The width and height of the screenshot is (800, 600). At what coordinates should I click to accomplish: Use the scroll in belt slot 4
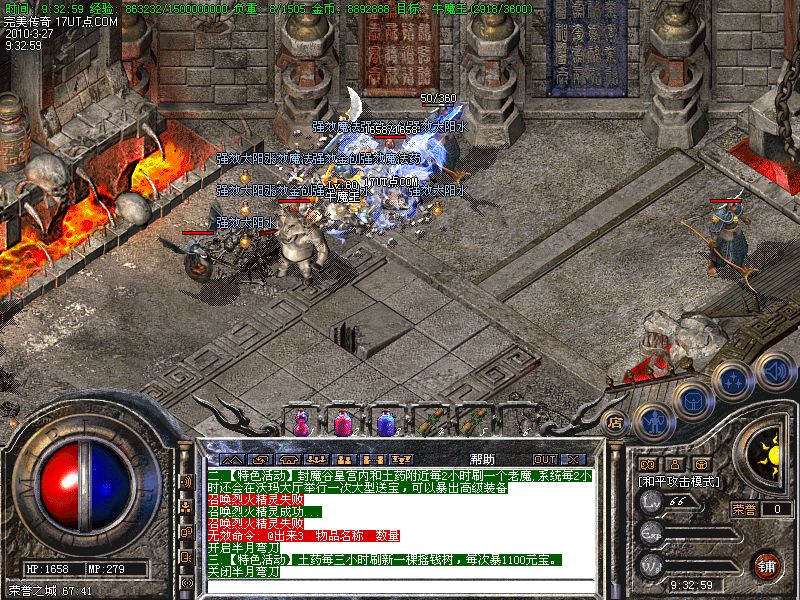[x=430, y=422]
